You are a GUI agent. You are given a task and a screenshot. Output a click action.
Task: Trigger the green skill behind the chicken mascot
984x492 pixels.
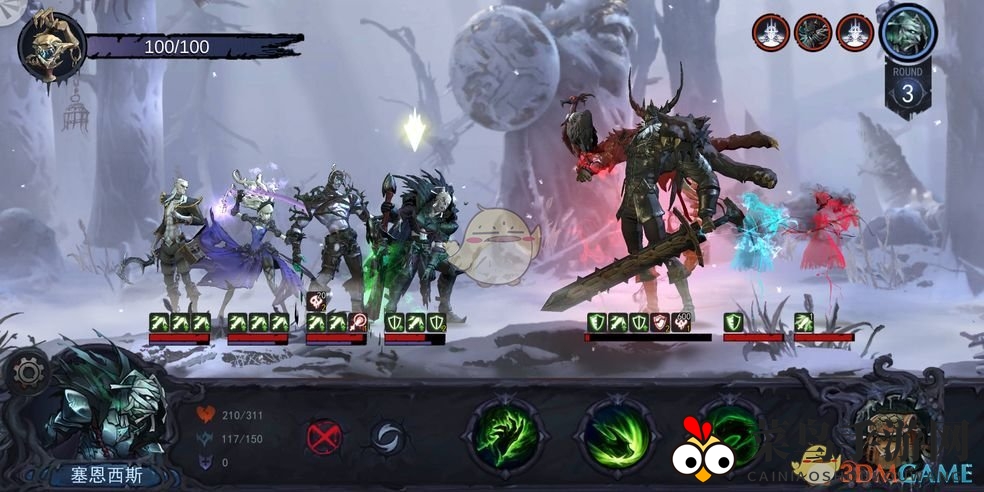pyautogui.click(x=733, y=430)
